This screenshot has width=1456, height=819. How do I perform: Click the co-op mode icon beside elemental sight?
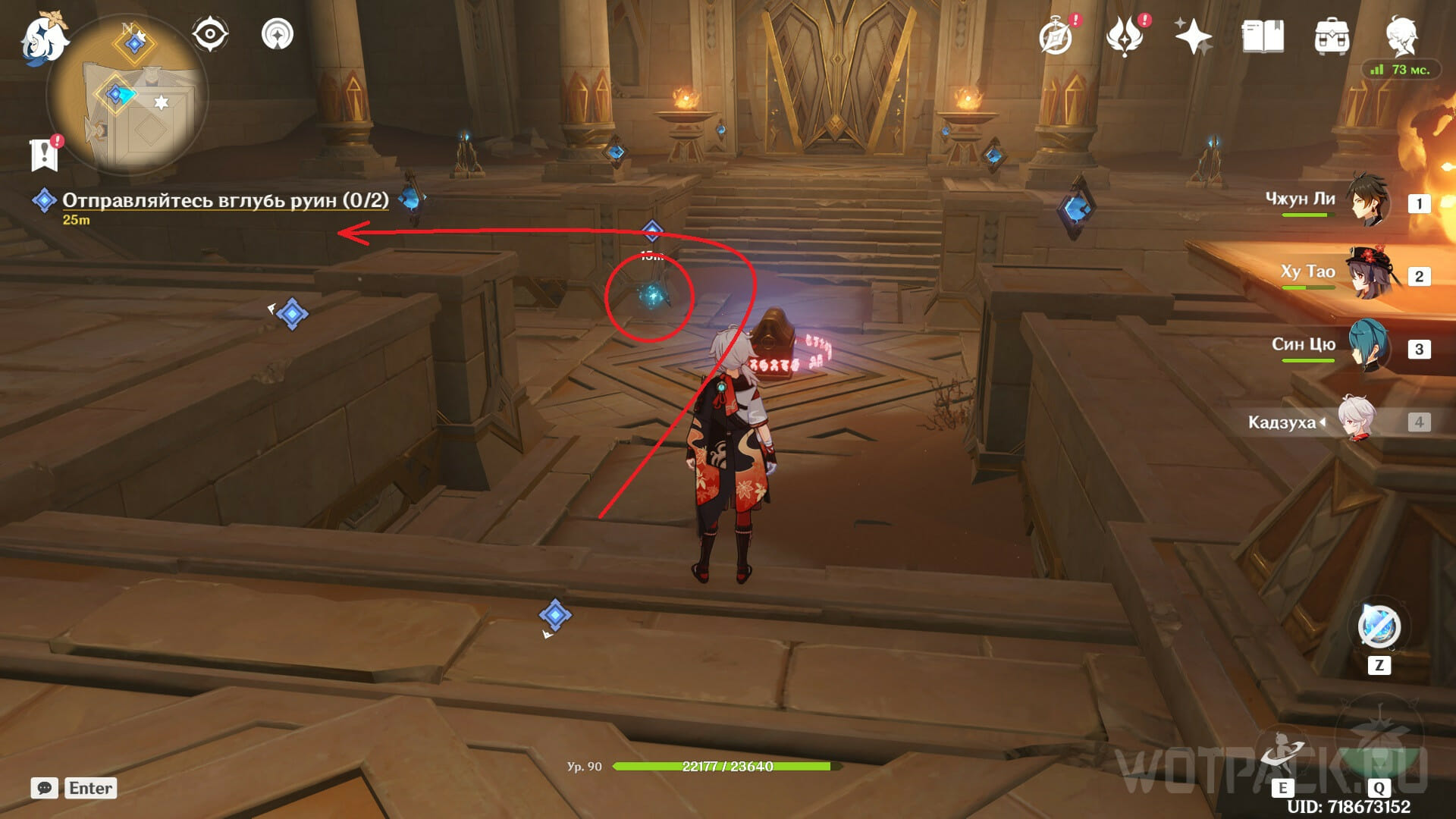(278, 34)
